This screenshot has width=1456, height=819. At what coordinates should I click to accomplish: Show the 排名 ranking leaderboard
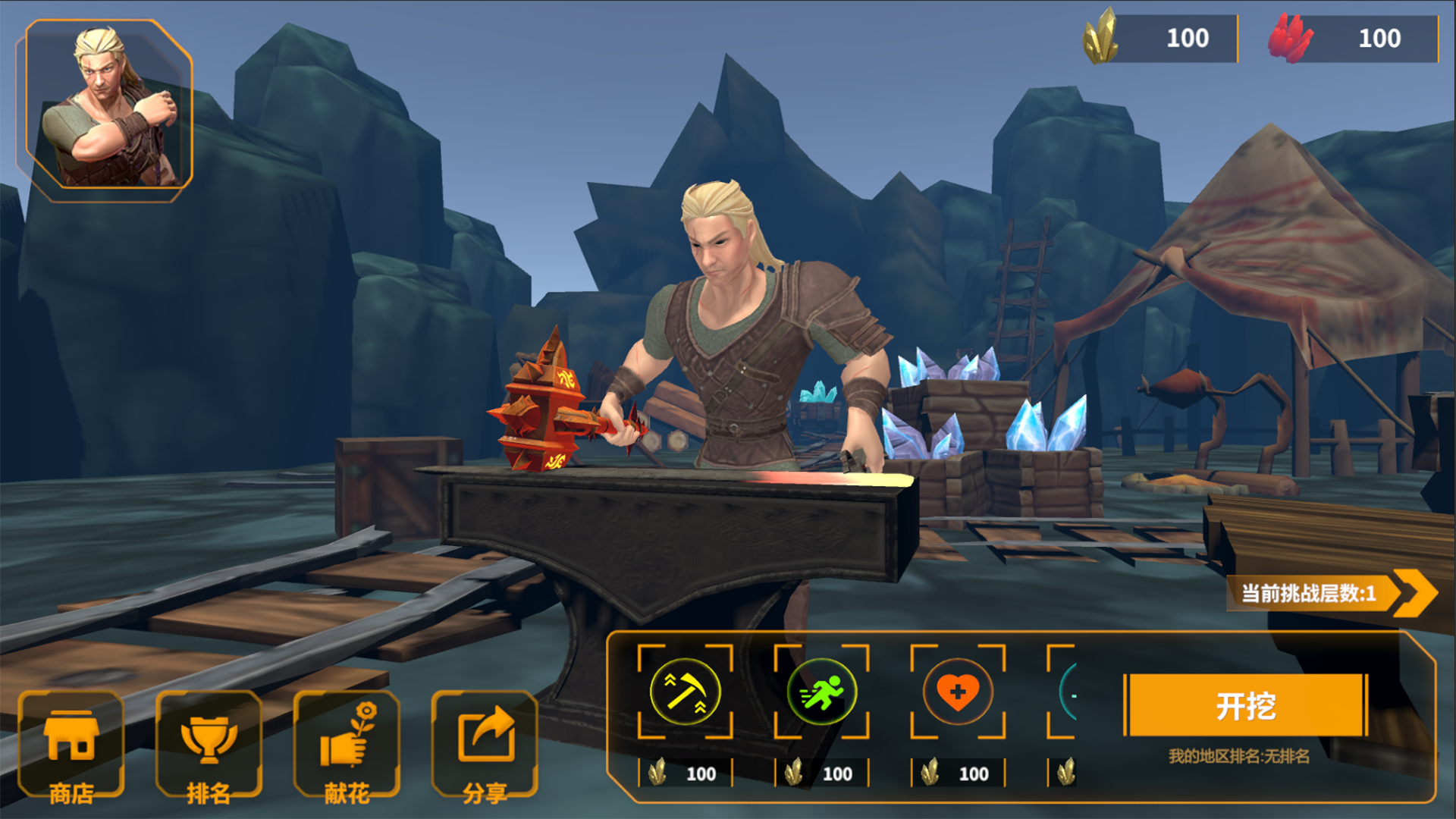(x=209, y=746)
